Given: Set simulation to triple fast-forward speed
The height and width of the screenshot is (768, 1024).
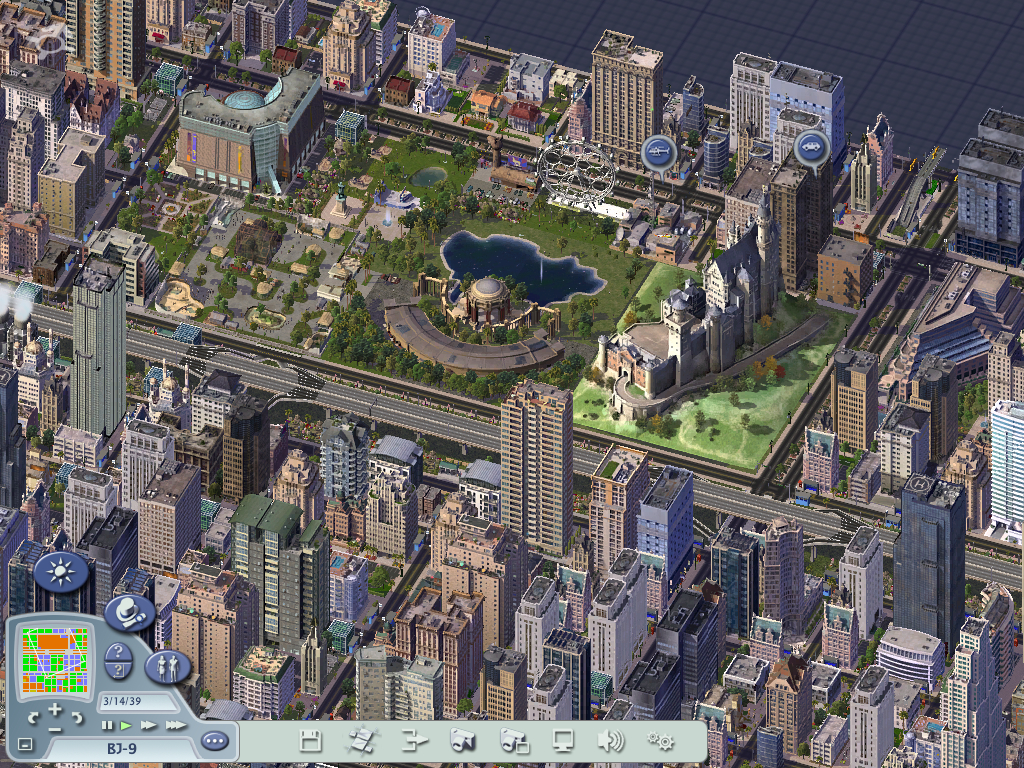Looking at the screenshot, I should click(174, 724).
